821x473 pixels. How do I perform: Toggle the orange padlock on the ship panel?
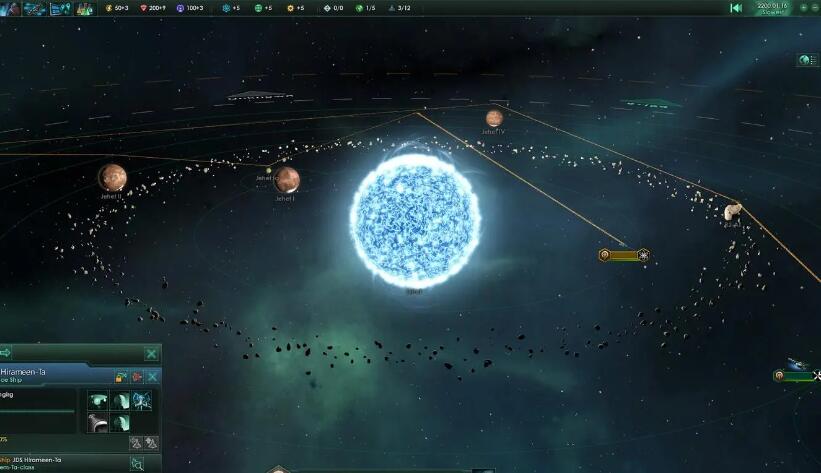pos(121,377)
